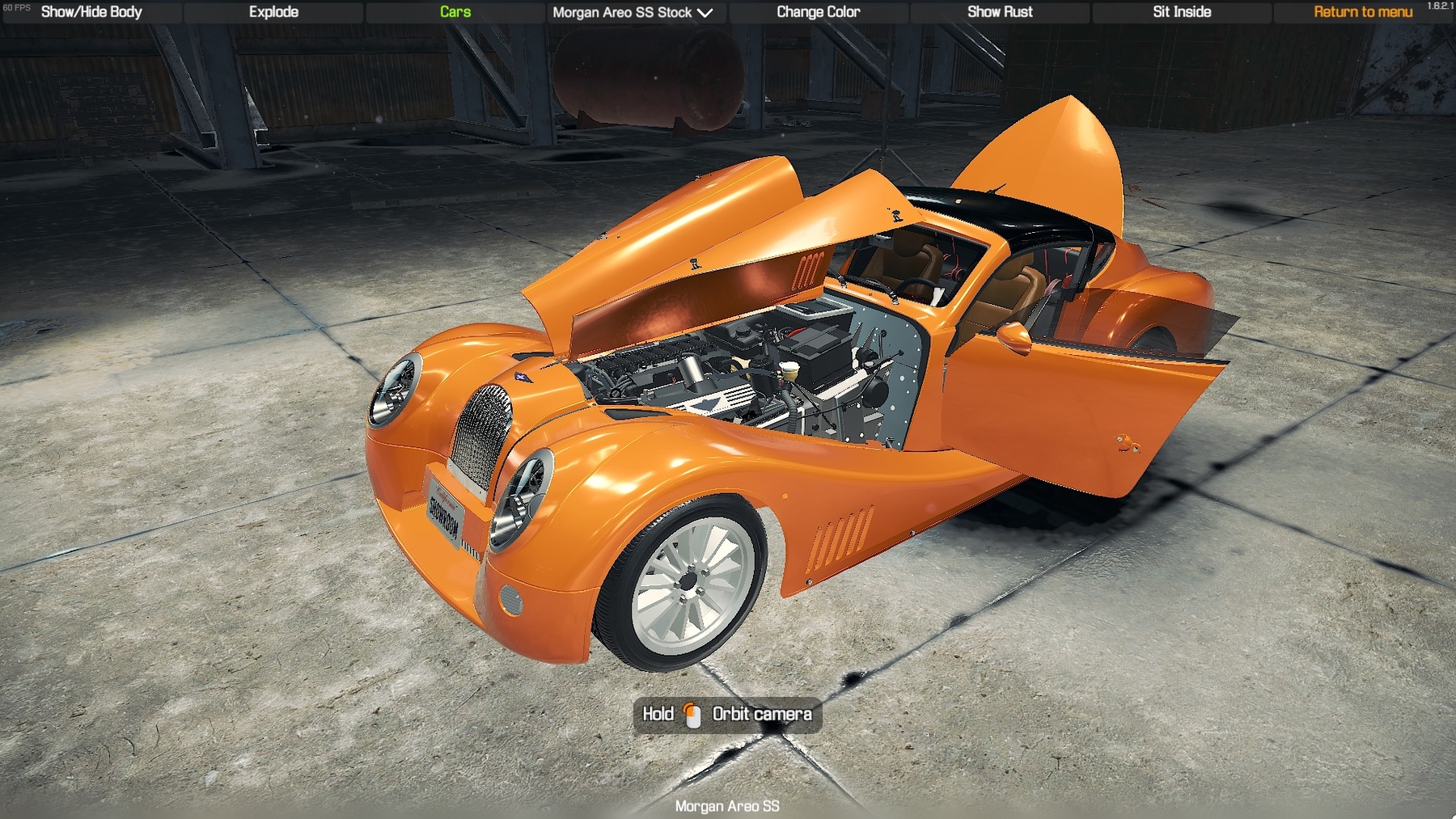
Task: Return to menu
Action: (x=1363, y=12)
